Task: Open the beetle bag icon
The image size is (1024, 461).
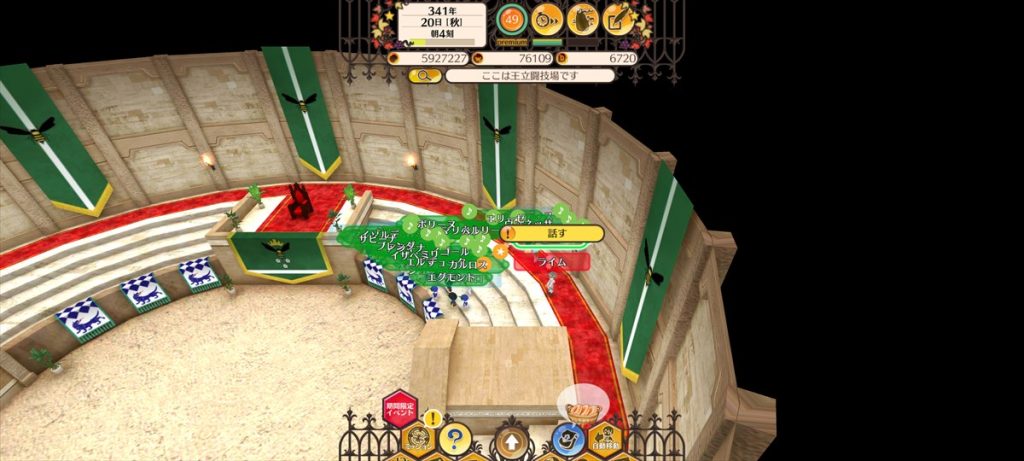Action: pyautogui.click(x=583, y=18)
